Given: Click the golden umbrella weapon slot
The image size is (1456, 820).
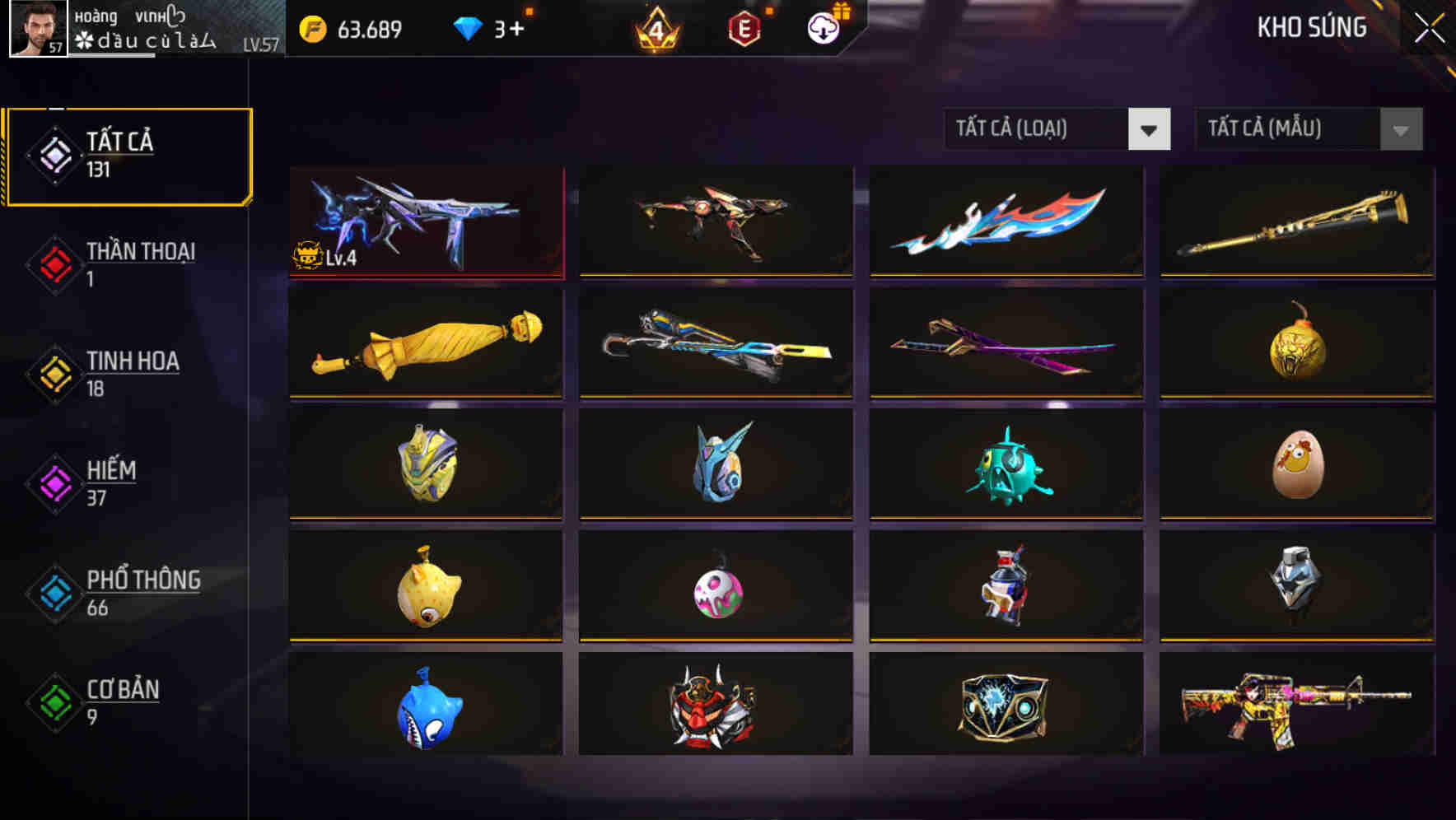Looking at the screenshot, I should coord(425,343).
